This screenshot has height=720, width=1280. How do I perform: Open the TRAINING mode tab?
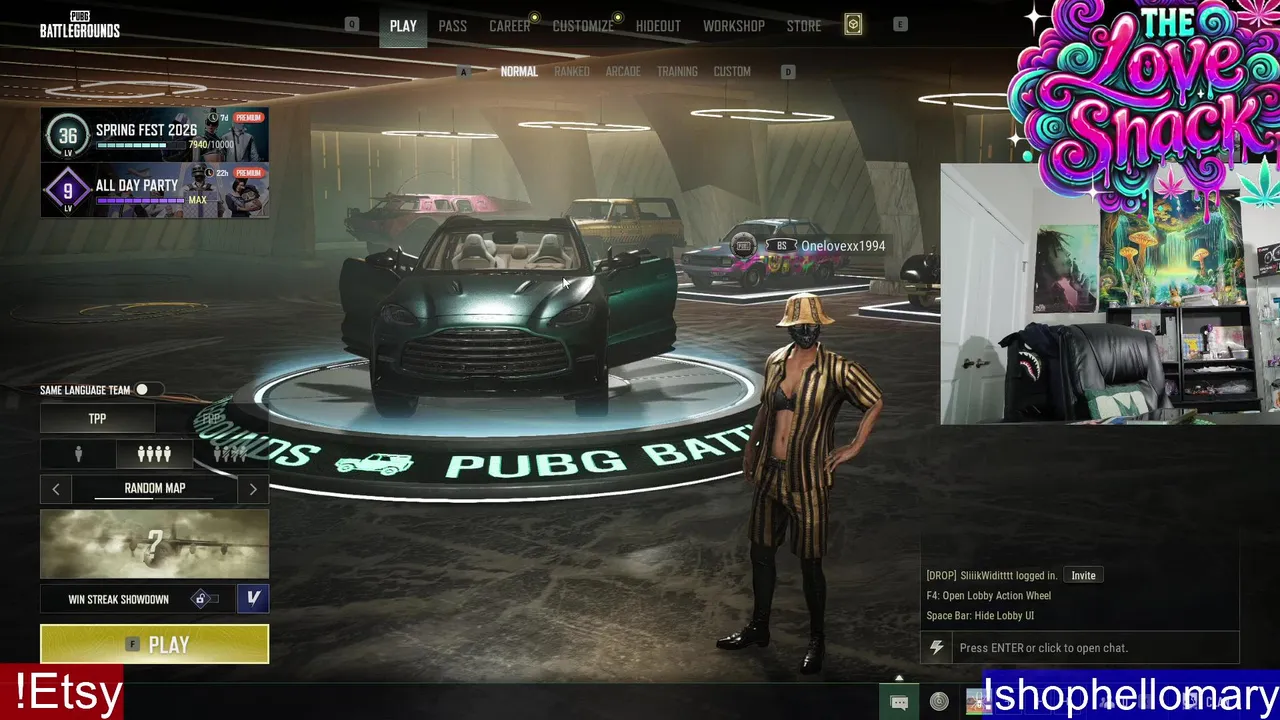point(677,72)
